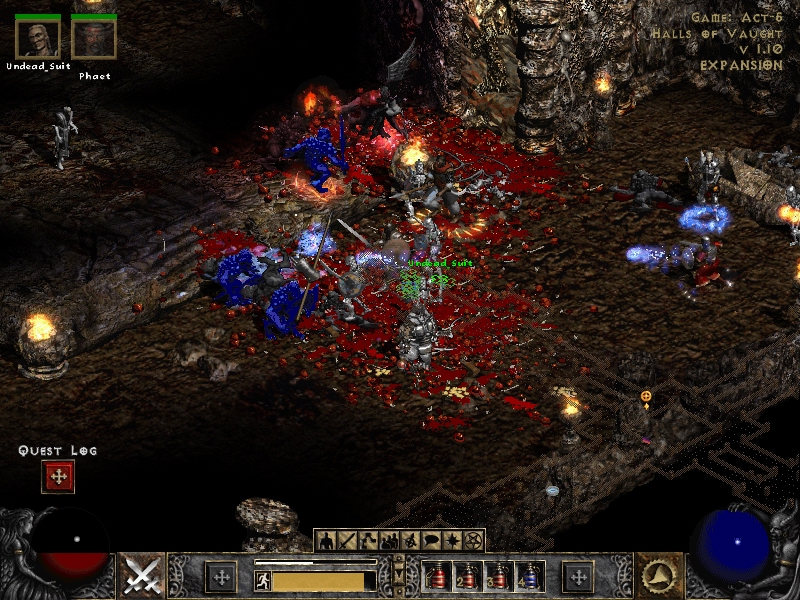800x600 pixels.
Task: Open the party screen icon
Action: pos(389,541)
